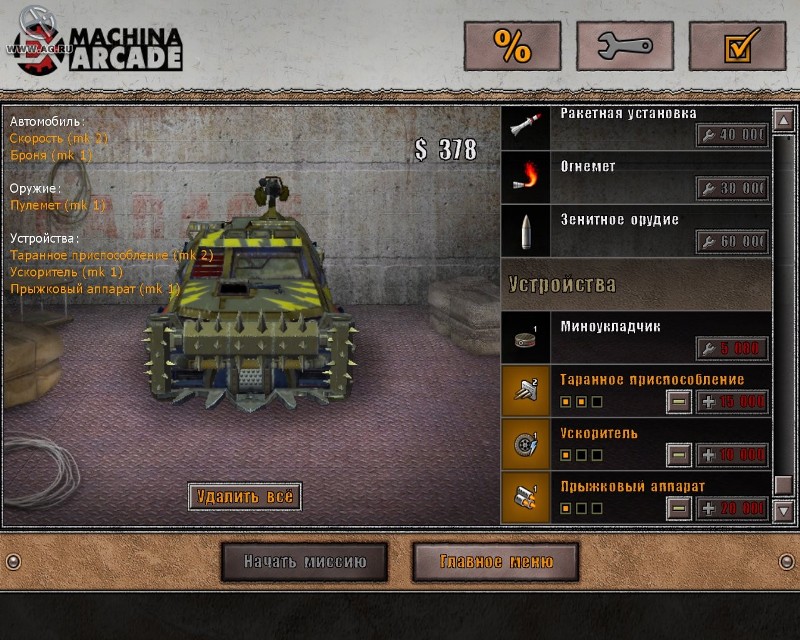The image size is (800, 640).
Task: Upgrade Ускоритель with its plus button
Action: (732, 455)
